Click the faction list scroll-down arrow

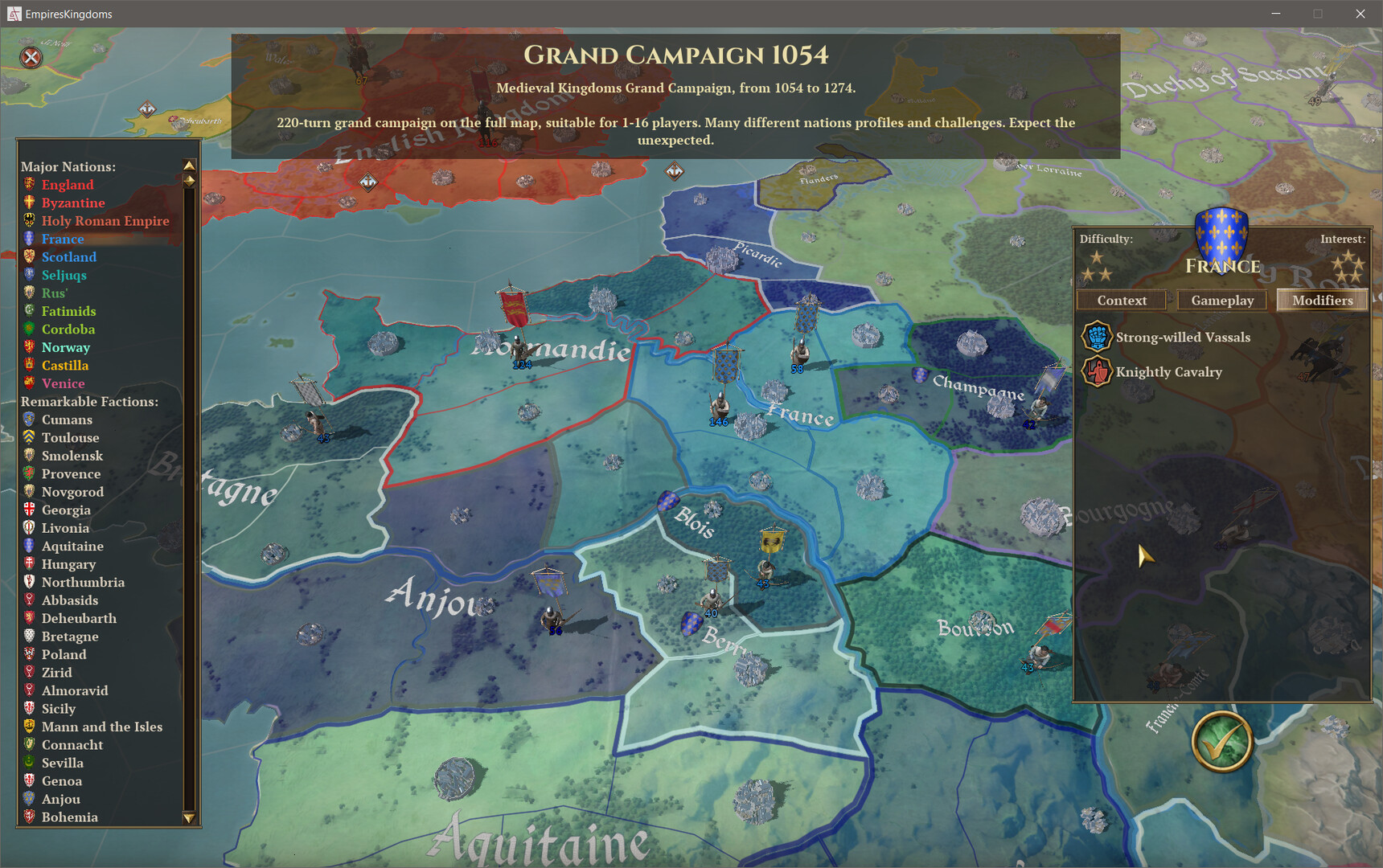pyautogui.click(x=190, y=819)
